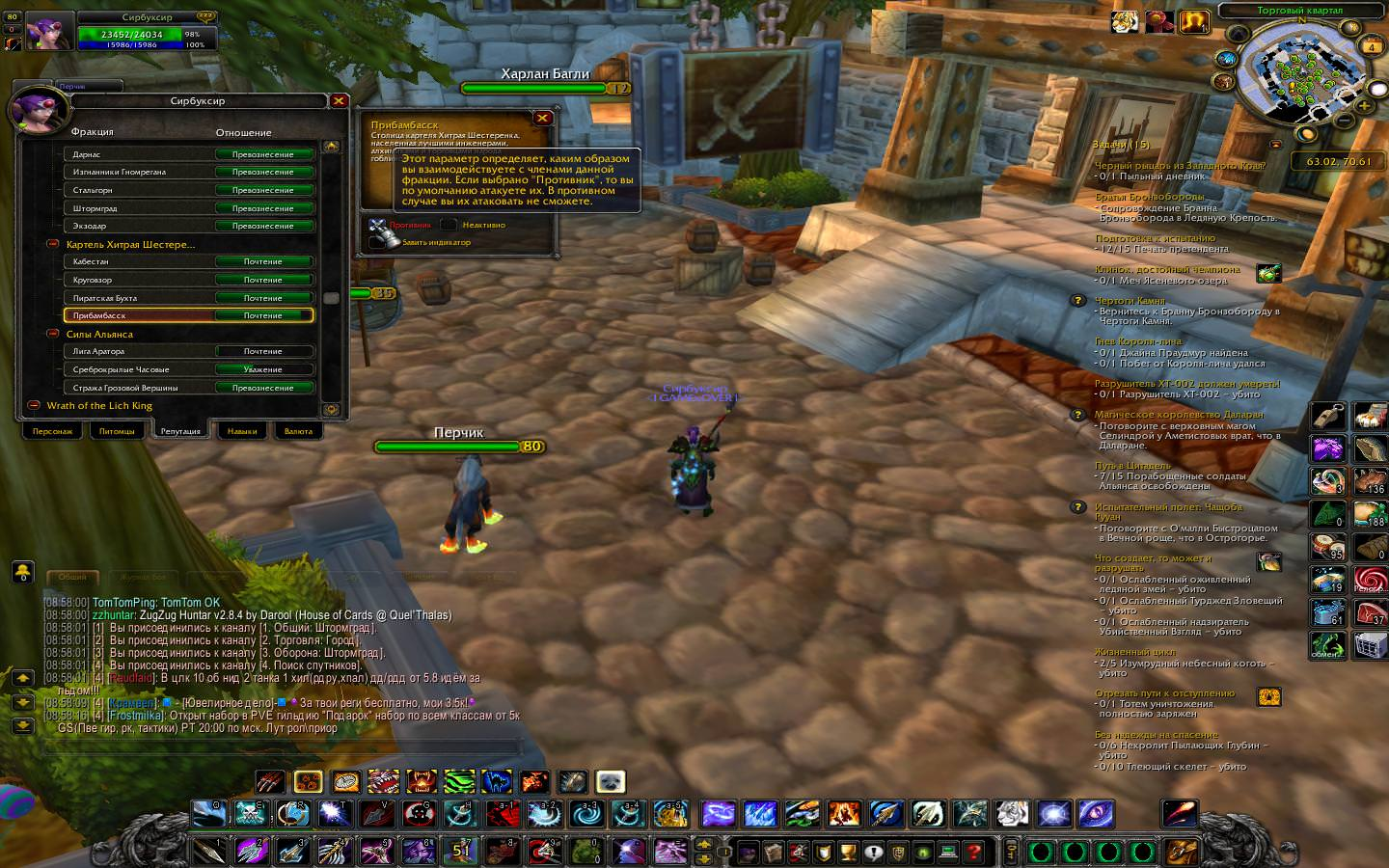This screenshot has width=1389, height=868.
Task: Switch to the Персонаж tab
Action: click(53, 431)
